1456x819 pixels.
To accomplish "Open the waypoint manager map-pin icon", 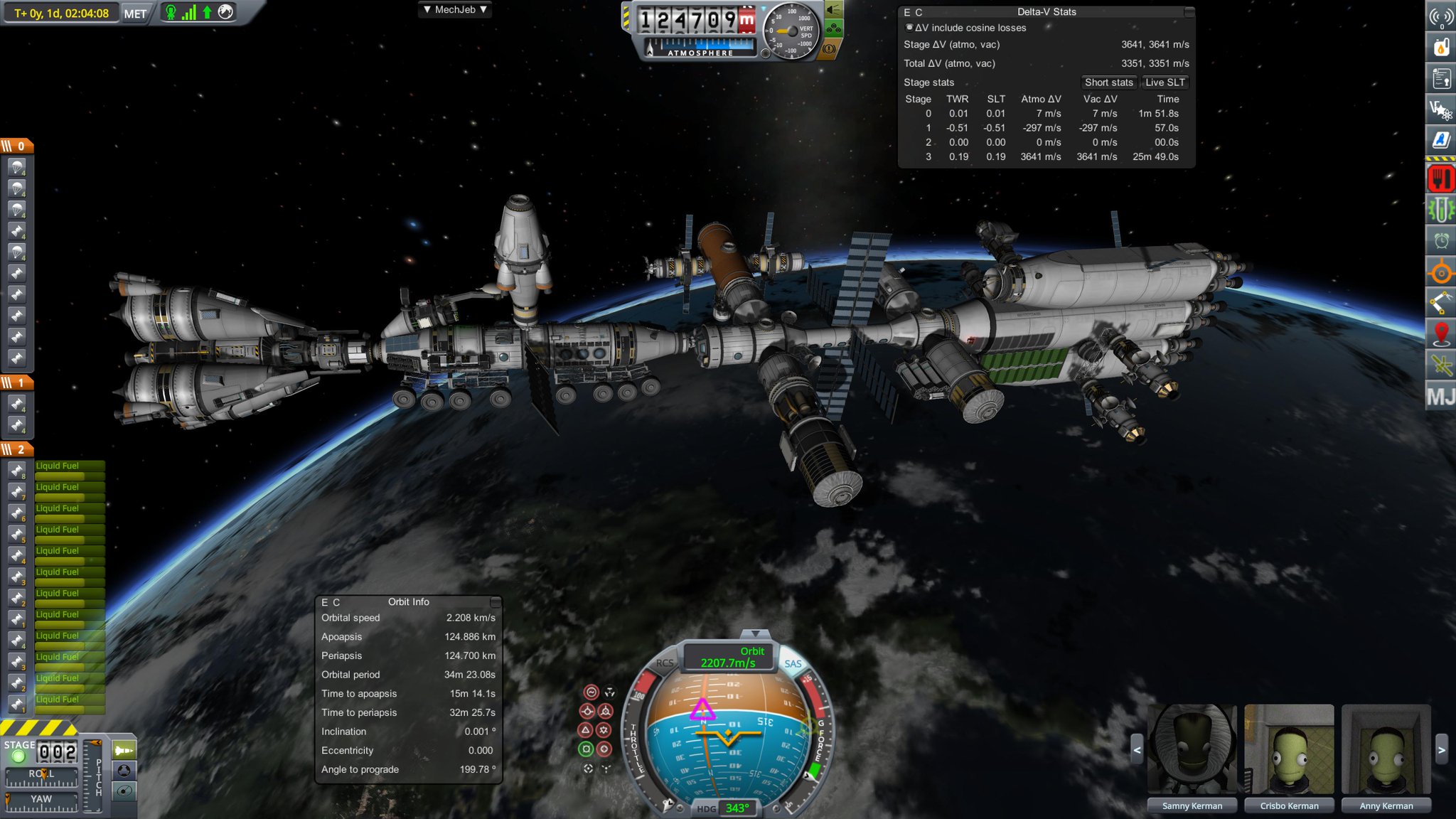I will [x=1442, y=333].
